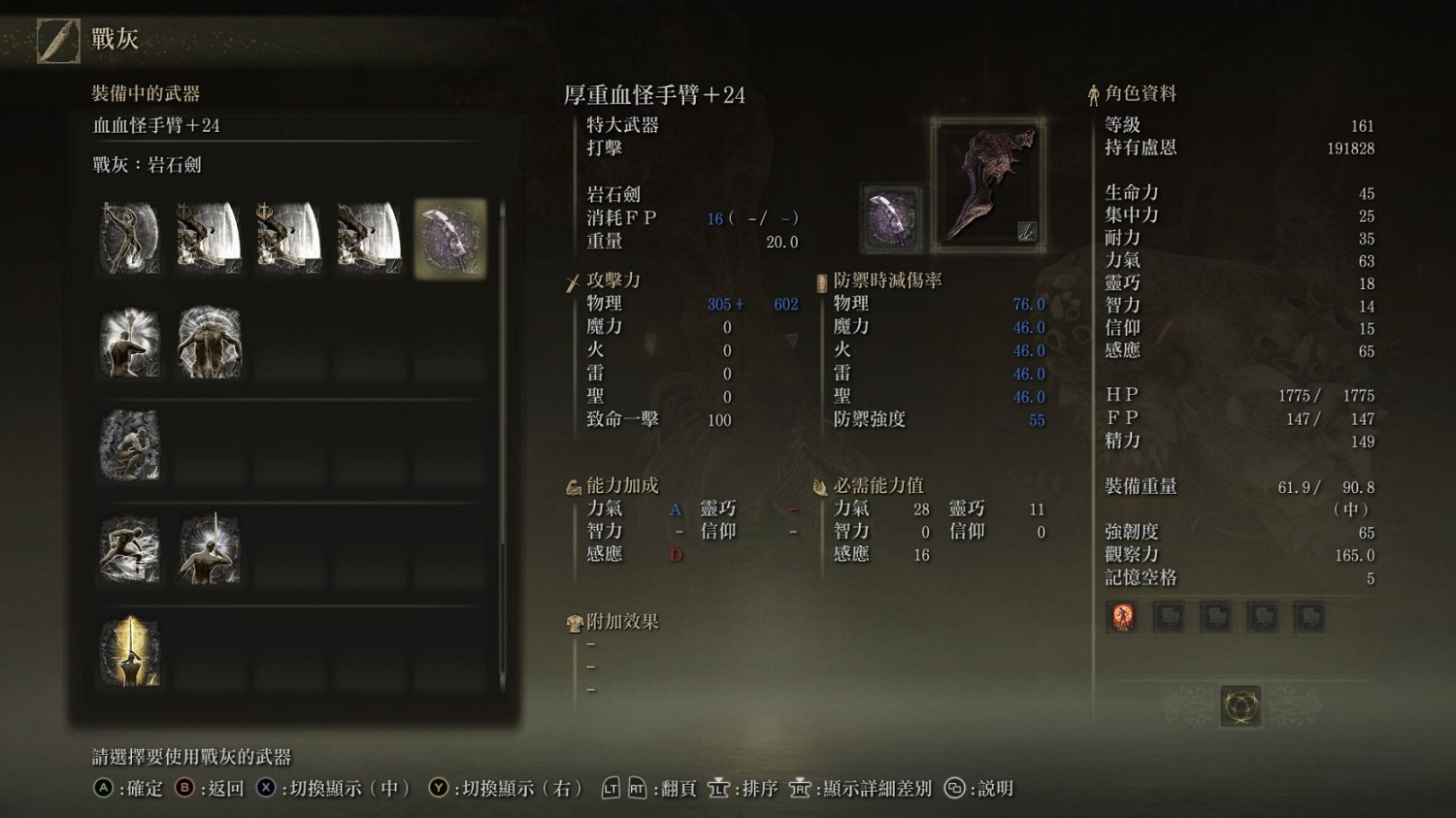Choose the golden sword ash of war in the bottom row
This screenshot has height=818, width=1456.
[128, 652]
